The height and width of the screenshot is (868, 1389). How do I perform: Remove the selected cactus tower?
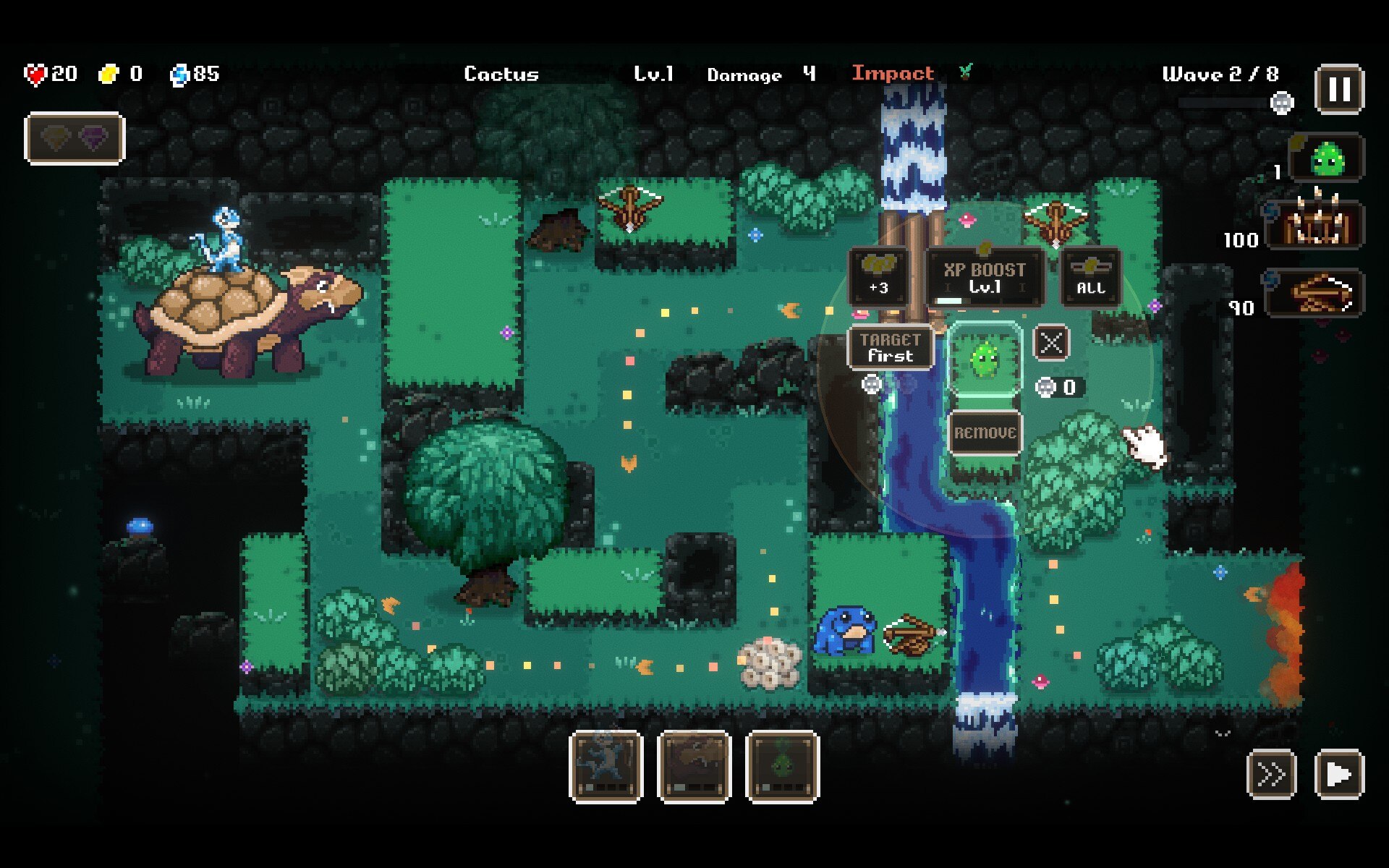tap(985, 433)
